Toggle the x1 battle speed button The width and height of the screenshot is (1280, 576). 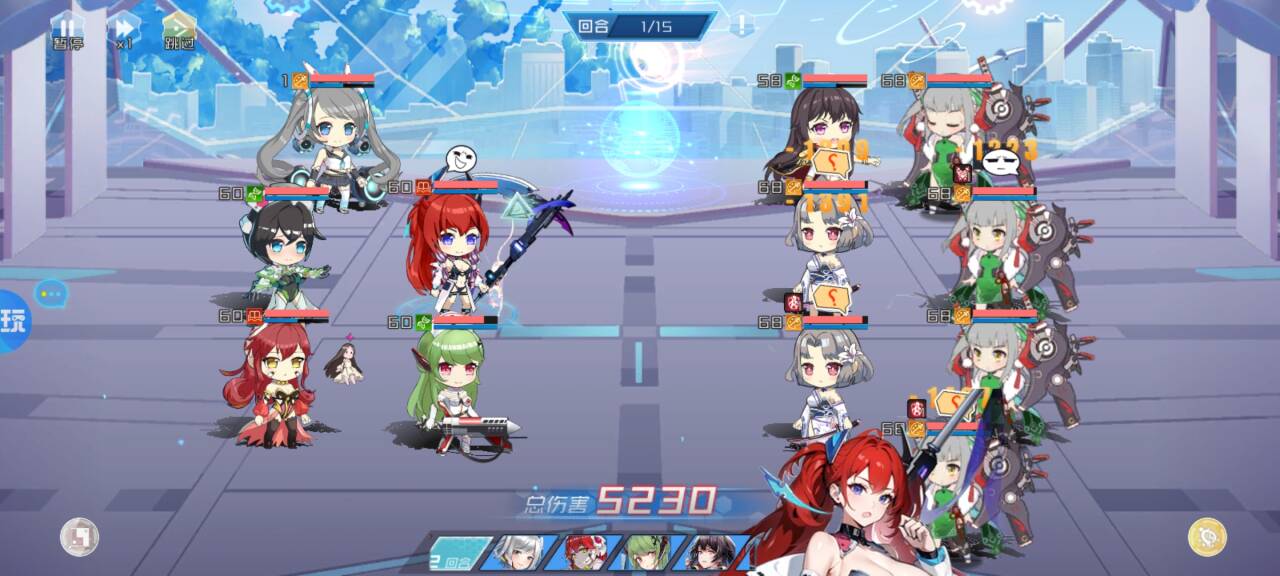pyautogui.click(x=124, y=30)
